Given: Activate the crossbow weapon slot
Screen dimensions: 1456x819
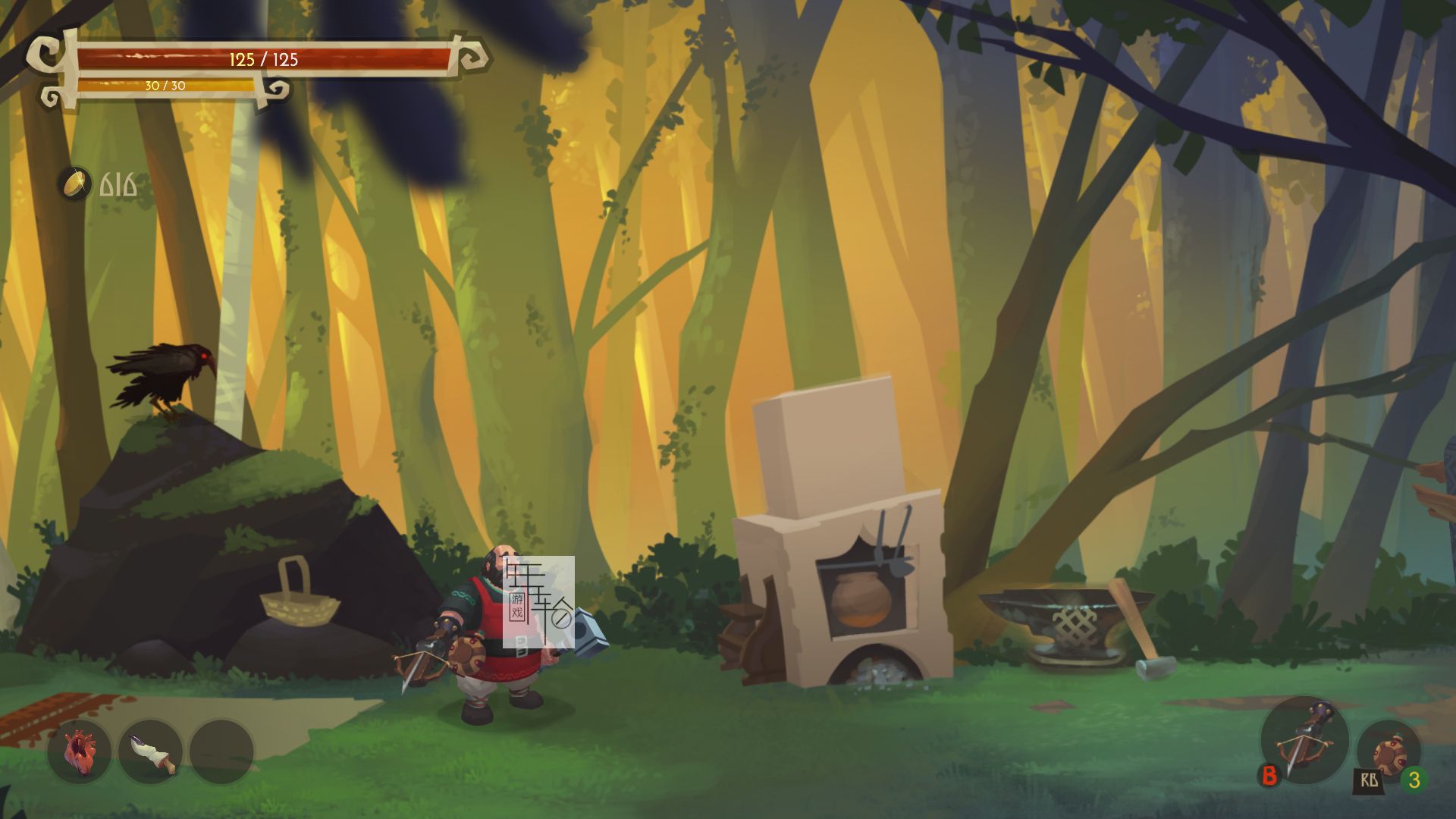Looking at the screenshot, I should (x=1304, y=740).
